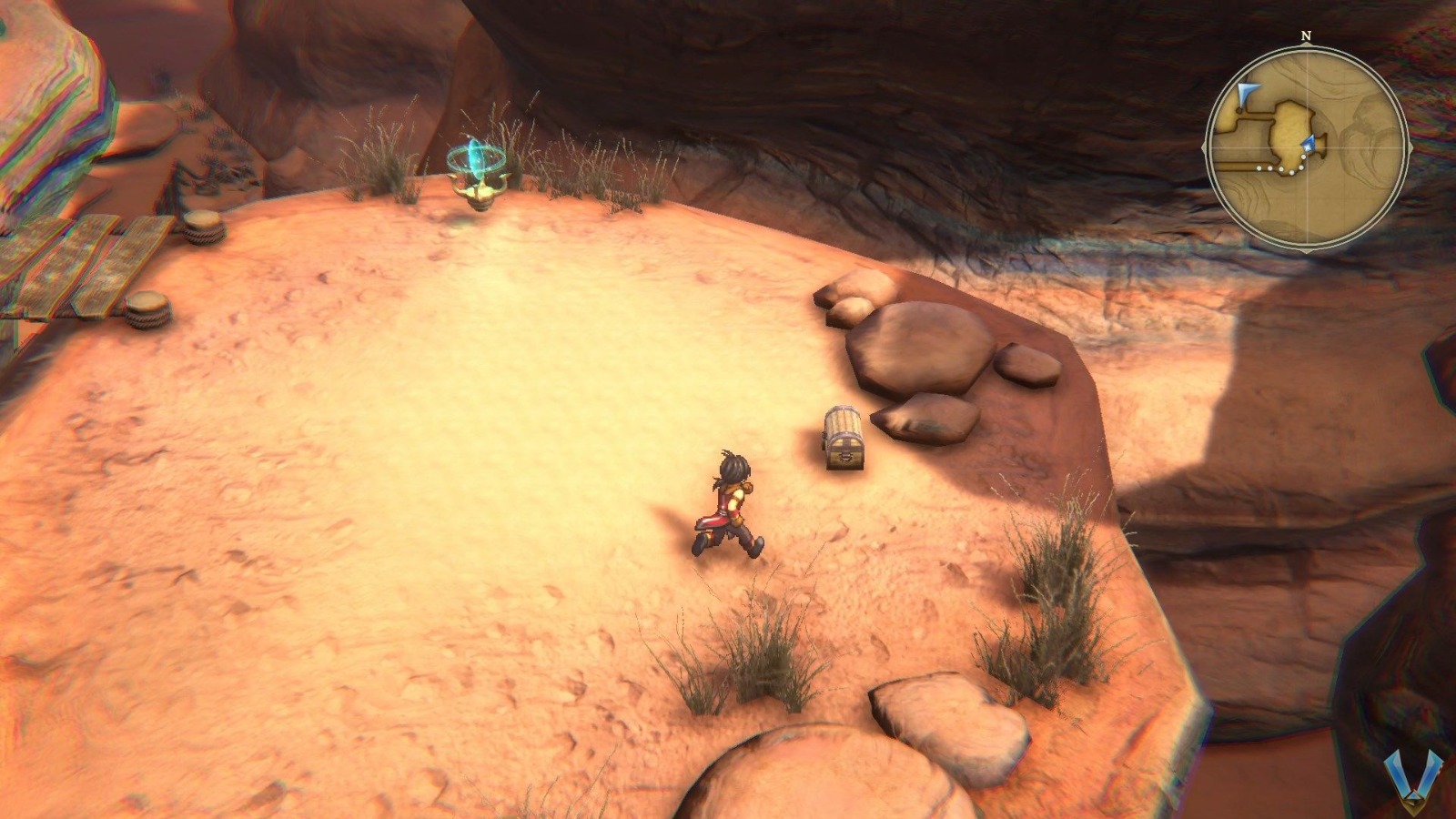1456x819 pixels.
Task: Click the glowing blue save point beacon
Action: [477, 159]
